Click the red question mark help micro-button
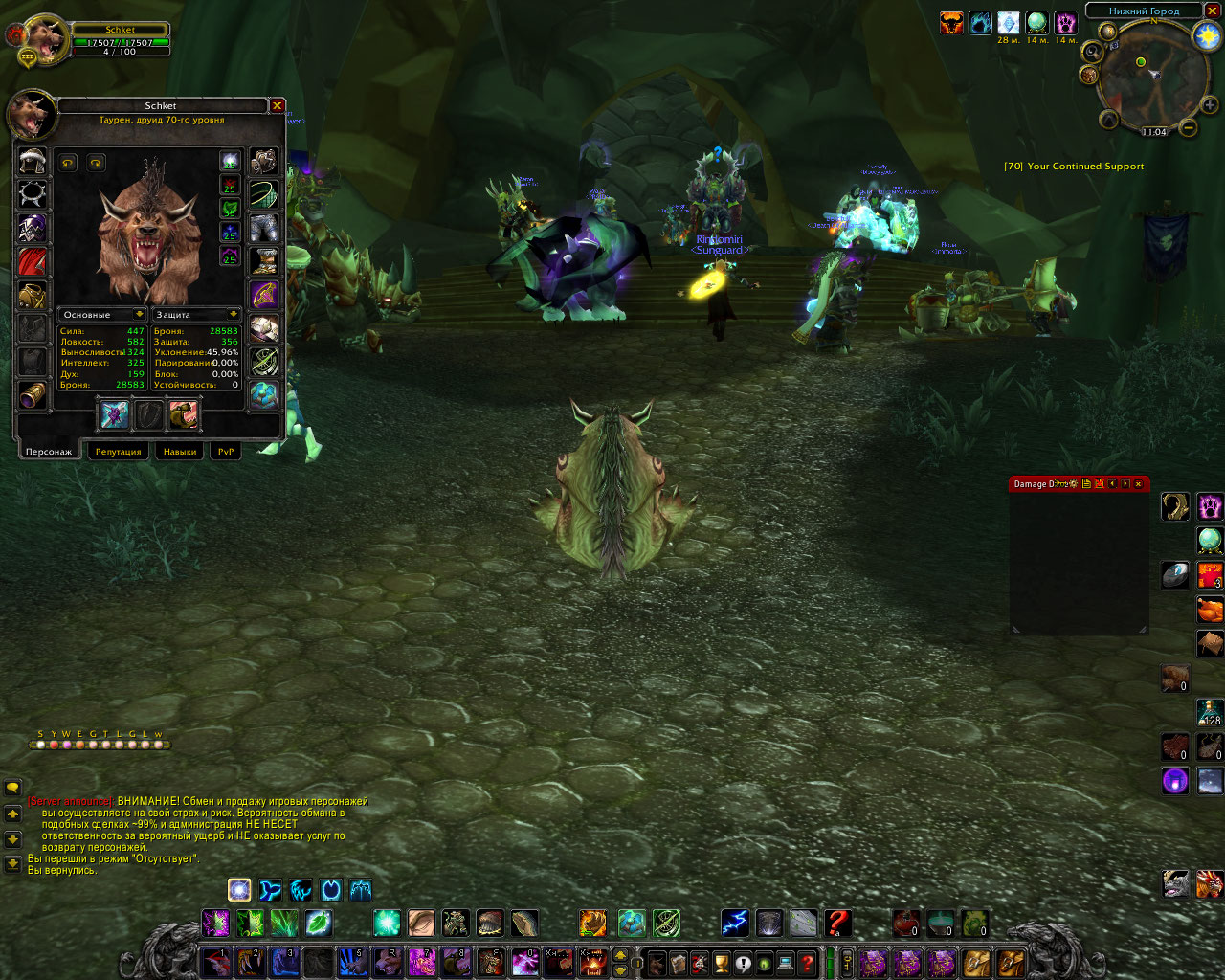Image resolution: width=1225 pixels, height=980 pixels. point(808,962)
